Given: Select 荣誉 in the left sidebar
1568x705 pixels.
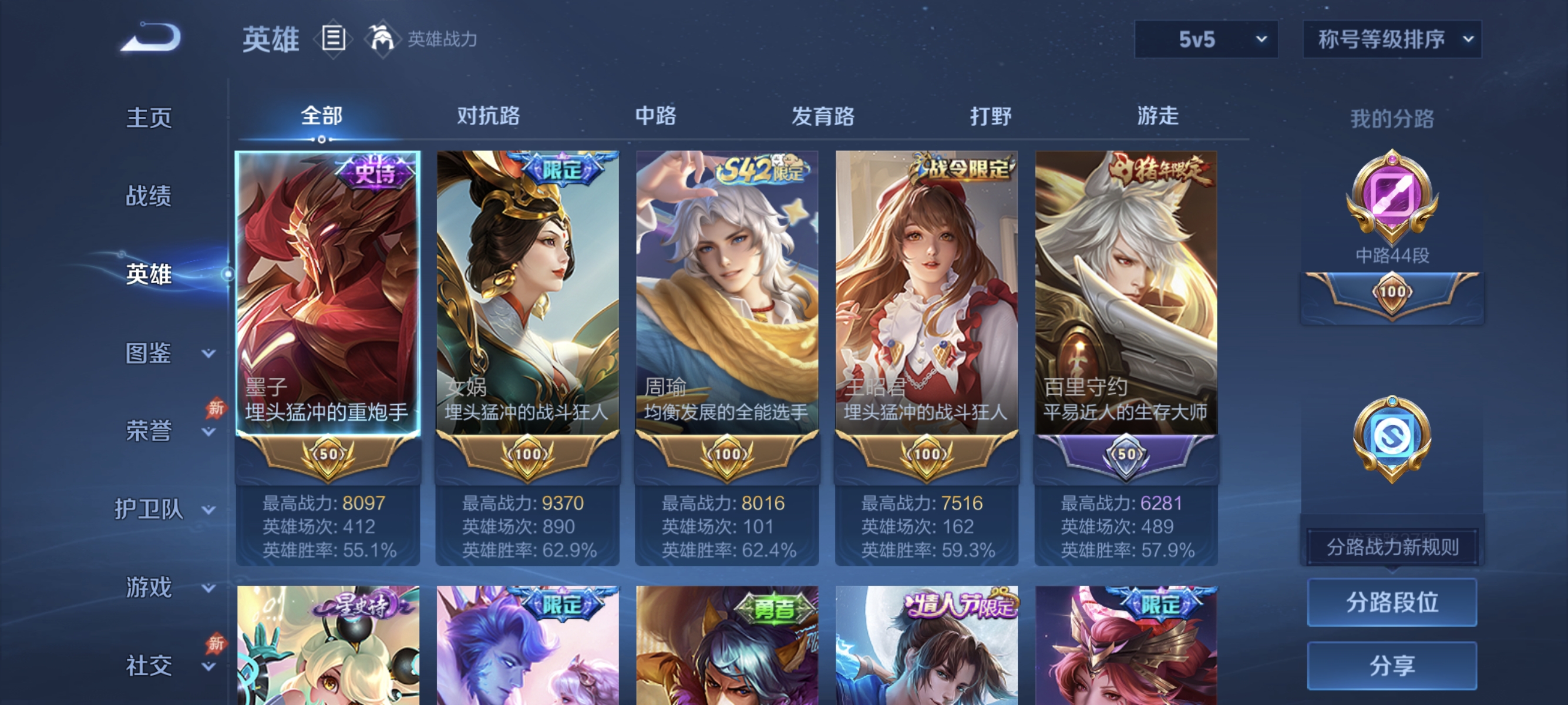Looking at the screenshot, I should coord(150,430).
